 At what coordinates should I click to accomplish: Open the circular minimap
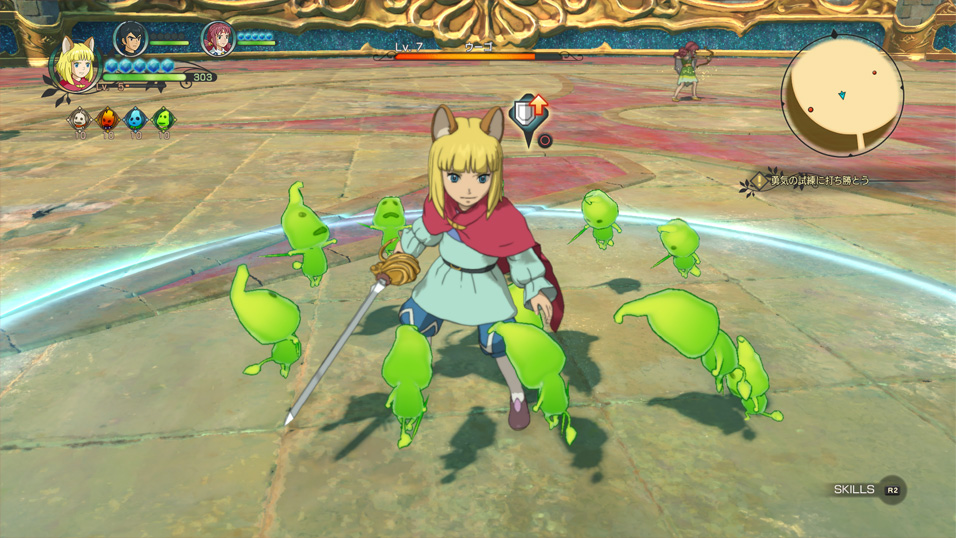tap(842, 95)
